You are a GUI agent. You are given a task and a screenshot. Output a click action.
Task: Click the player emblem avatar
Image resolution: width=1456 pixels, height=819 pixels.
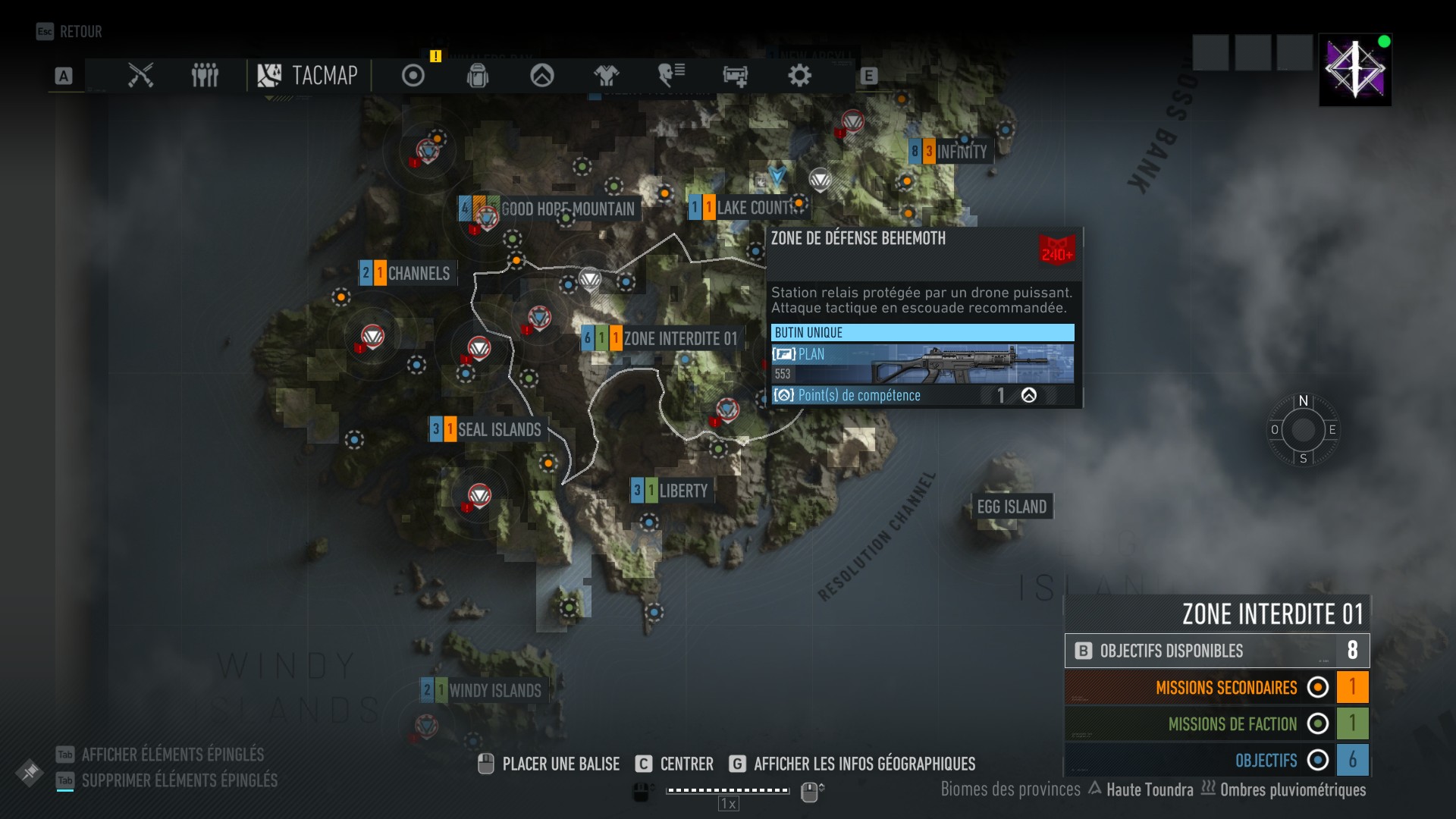pos(1354,70)
